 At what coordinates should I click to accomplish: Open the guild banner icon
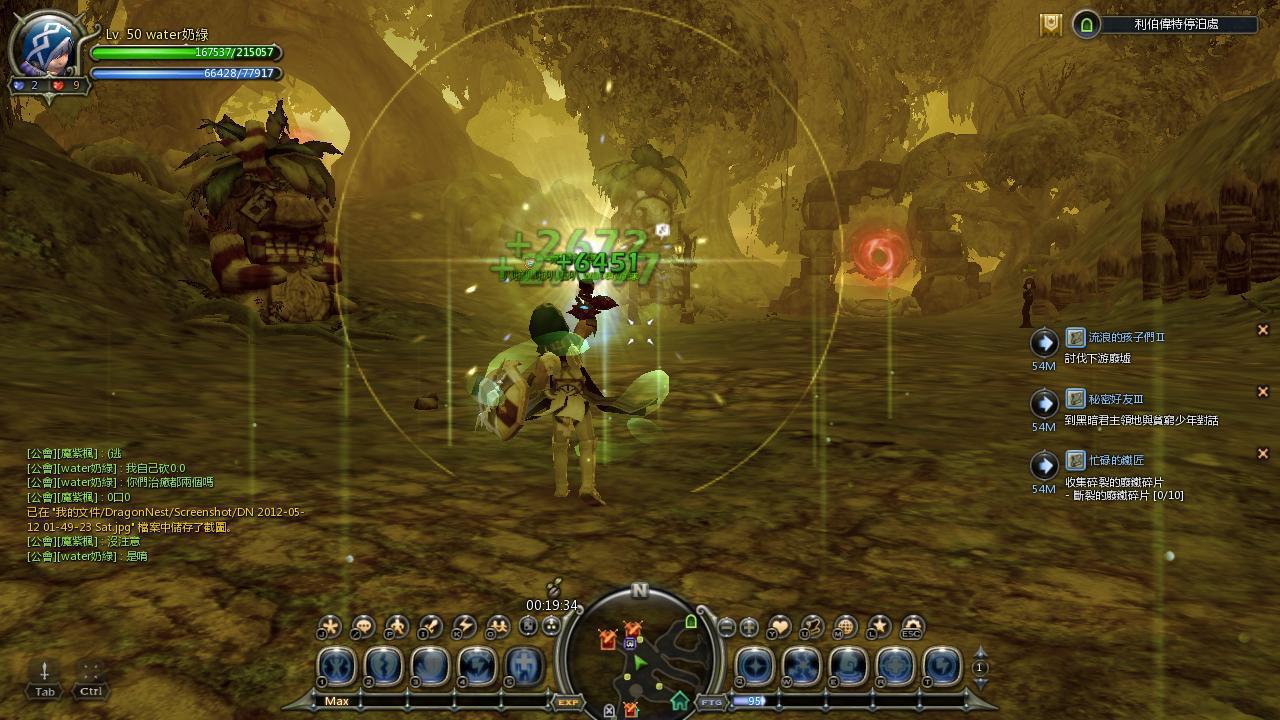(x=1050, y=25)
